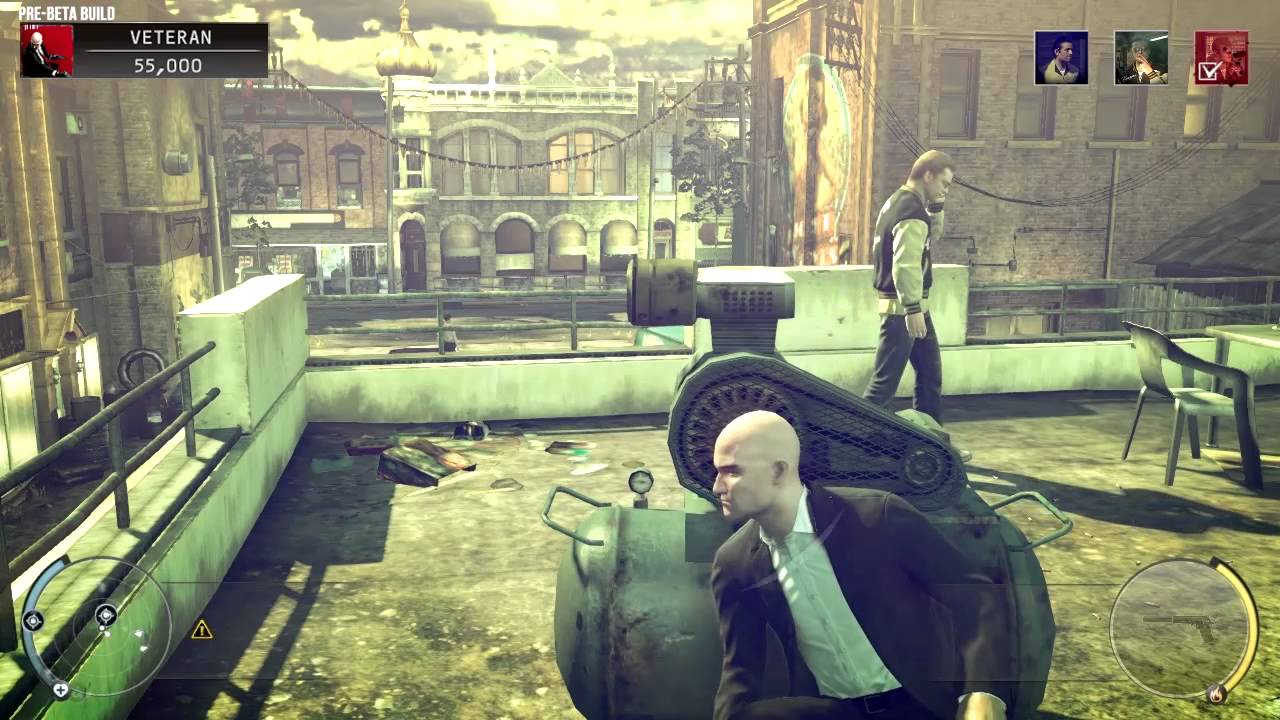1280x720 pixels.
Task: Select the blue-tinted man's portrait thumbnail
Action: [x=1061, y=57]
